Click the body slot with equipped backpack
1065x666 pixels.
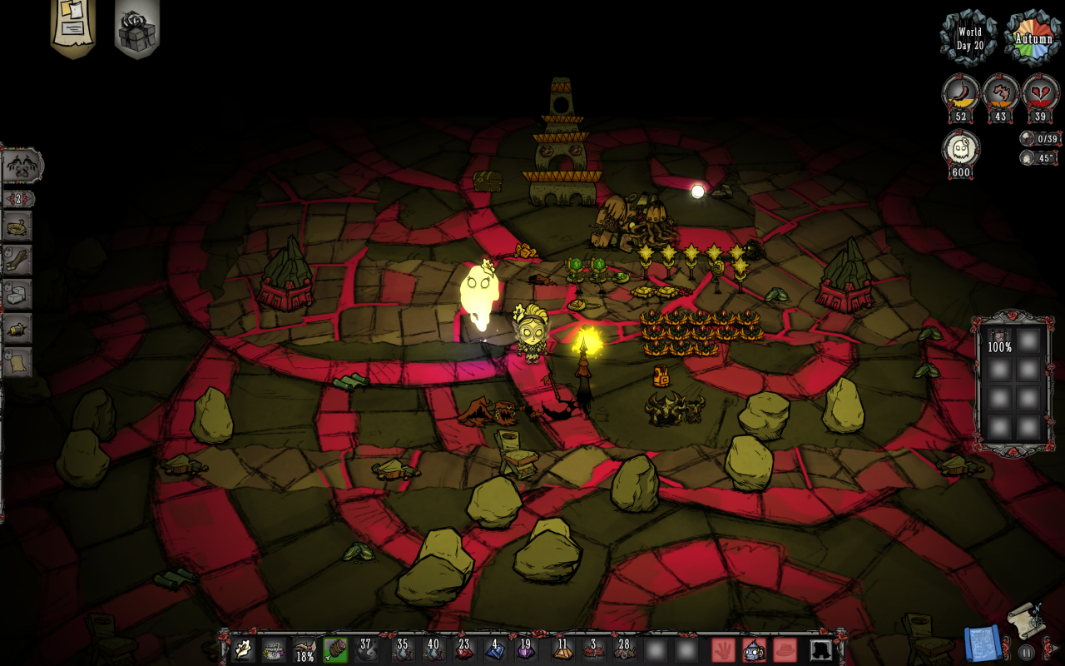(x=754, y=650)
